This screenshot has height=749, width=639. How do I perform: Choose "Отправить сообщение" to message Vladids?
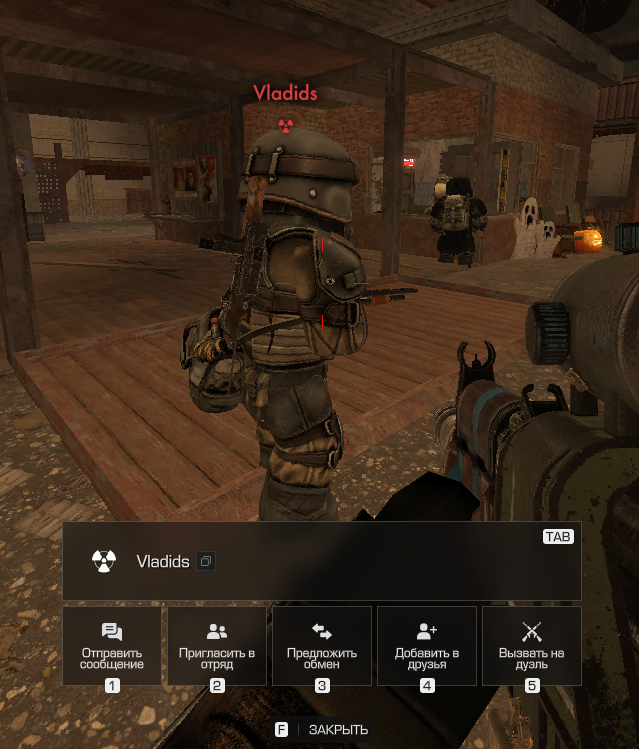(x=112, y=645)
